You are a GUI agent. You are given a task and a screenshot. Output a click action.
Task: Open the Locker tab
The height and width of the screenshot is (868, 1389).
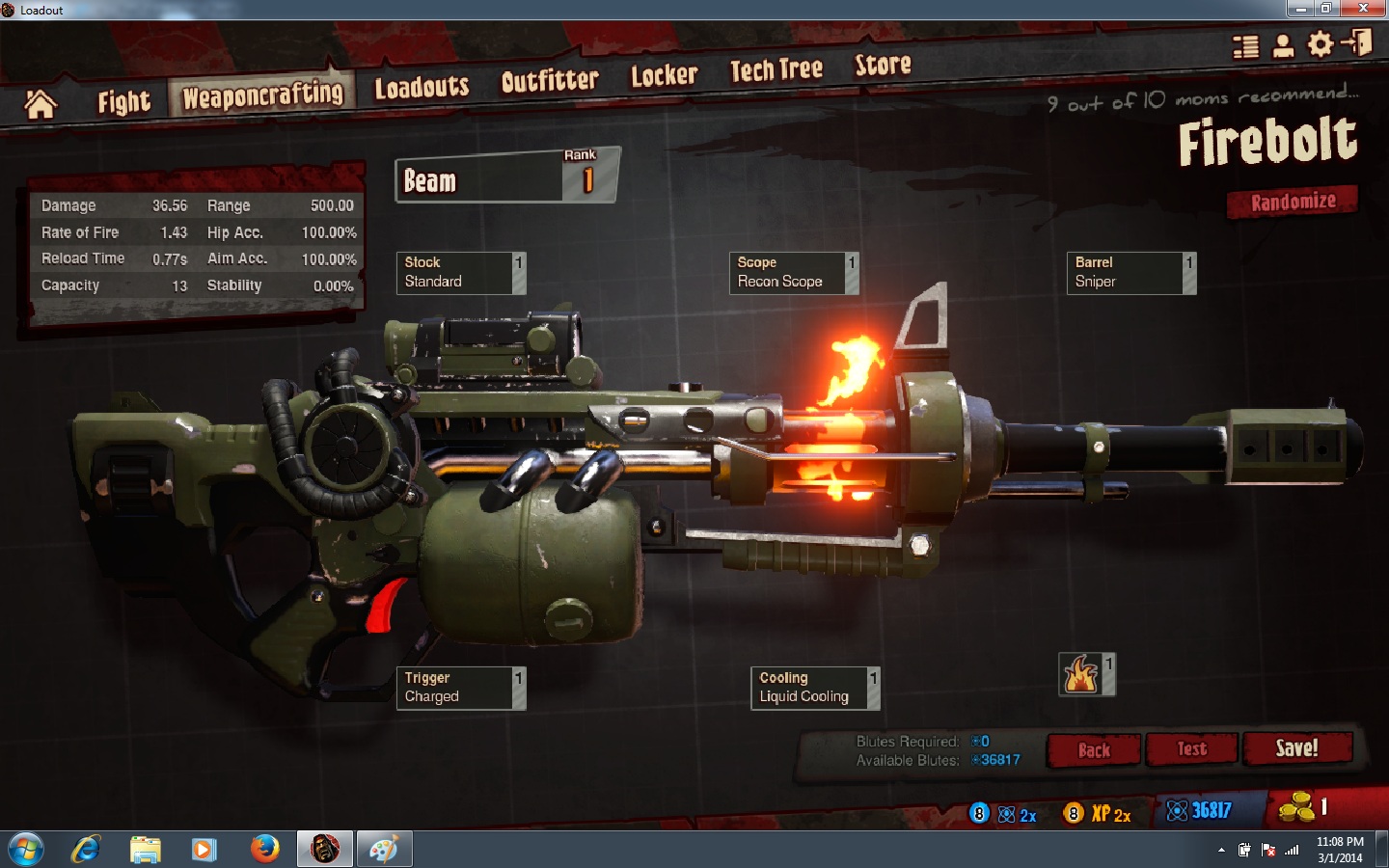pyautogui.click(x=664, y=75)
